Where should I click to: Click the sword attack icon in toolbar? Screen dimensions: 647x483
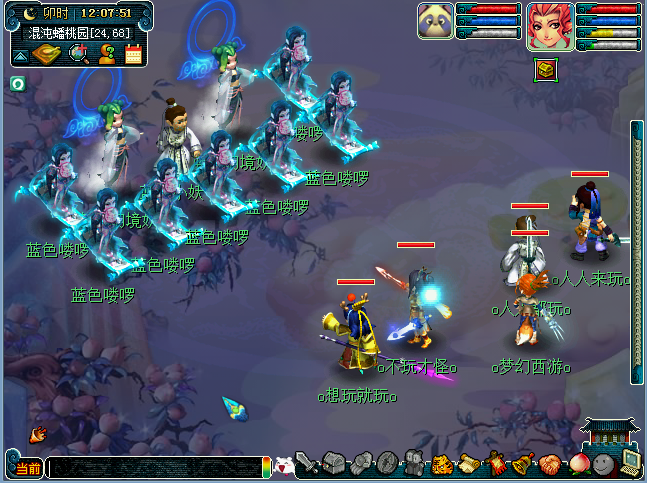point(309,464)
